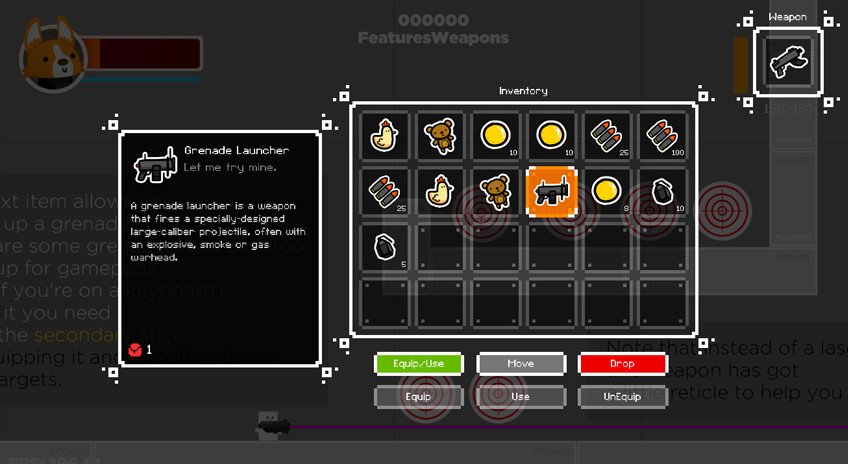Image resolution: width=848 pixels, height=464 pixels.
Task: Choose the Move button
Action: click(519, 364)
